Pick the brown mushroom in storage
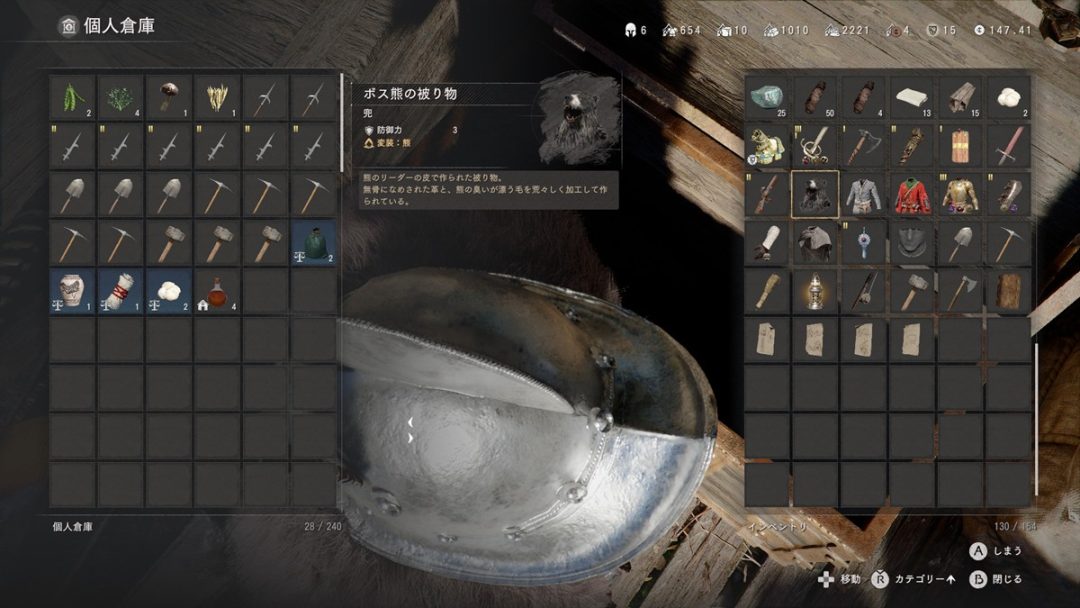The image size is (1080, 608). coord(169,97)
